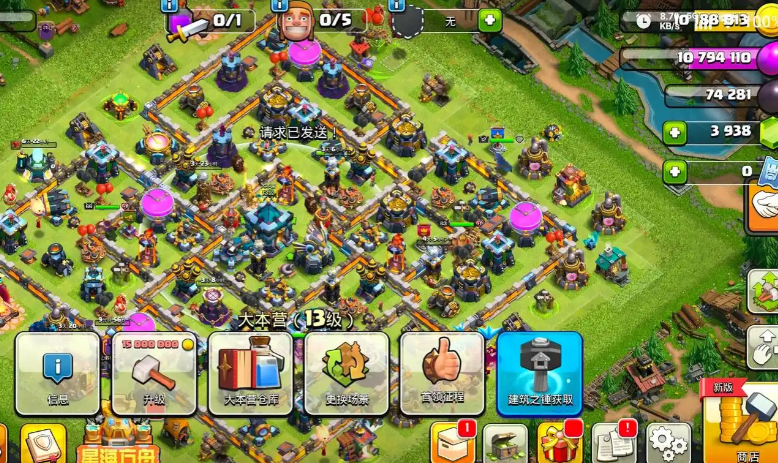Tap the green plus beside the 0 counter
778x463 pixels.
click(676, 171)
